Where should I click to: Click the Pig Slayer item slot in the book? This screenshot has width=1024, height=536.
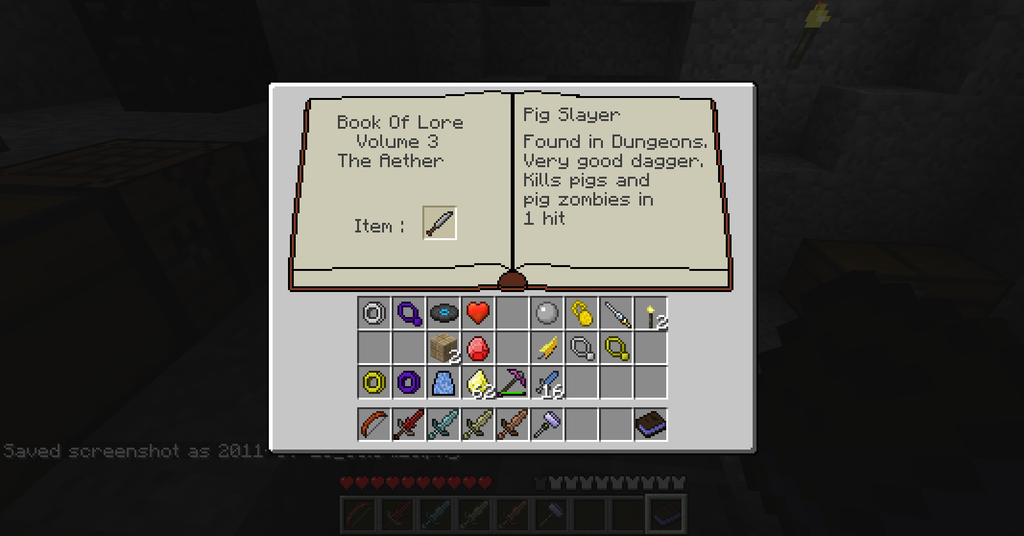tap(440, 223)
